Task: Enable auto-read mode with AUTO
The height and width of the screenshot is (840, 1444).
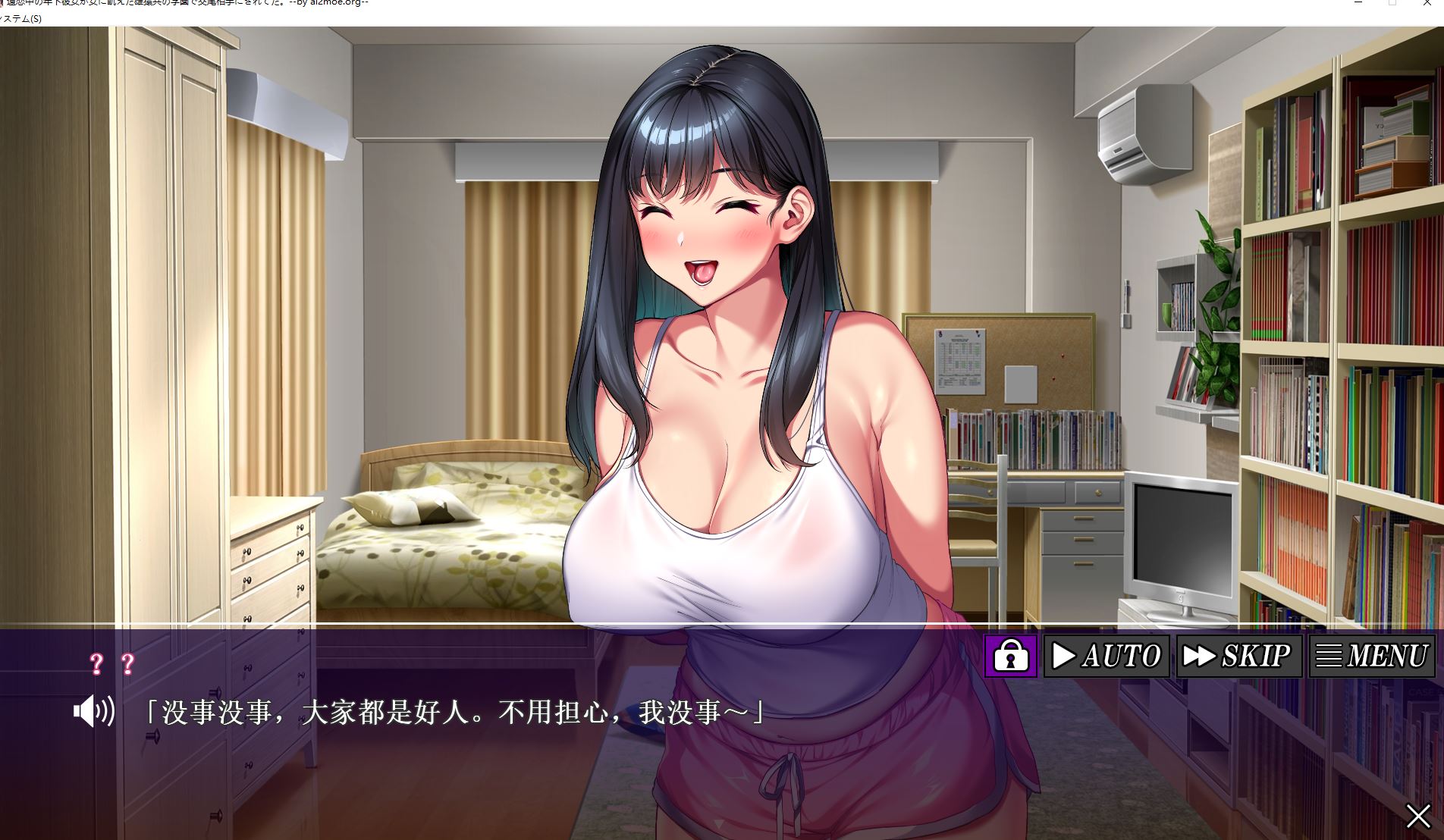Action: coord(1107,655)
